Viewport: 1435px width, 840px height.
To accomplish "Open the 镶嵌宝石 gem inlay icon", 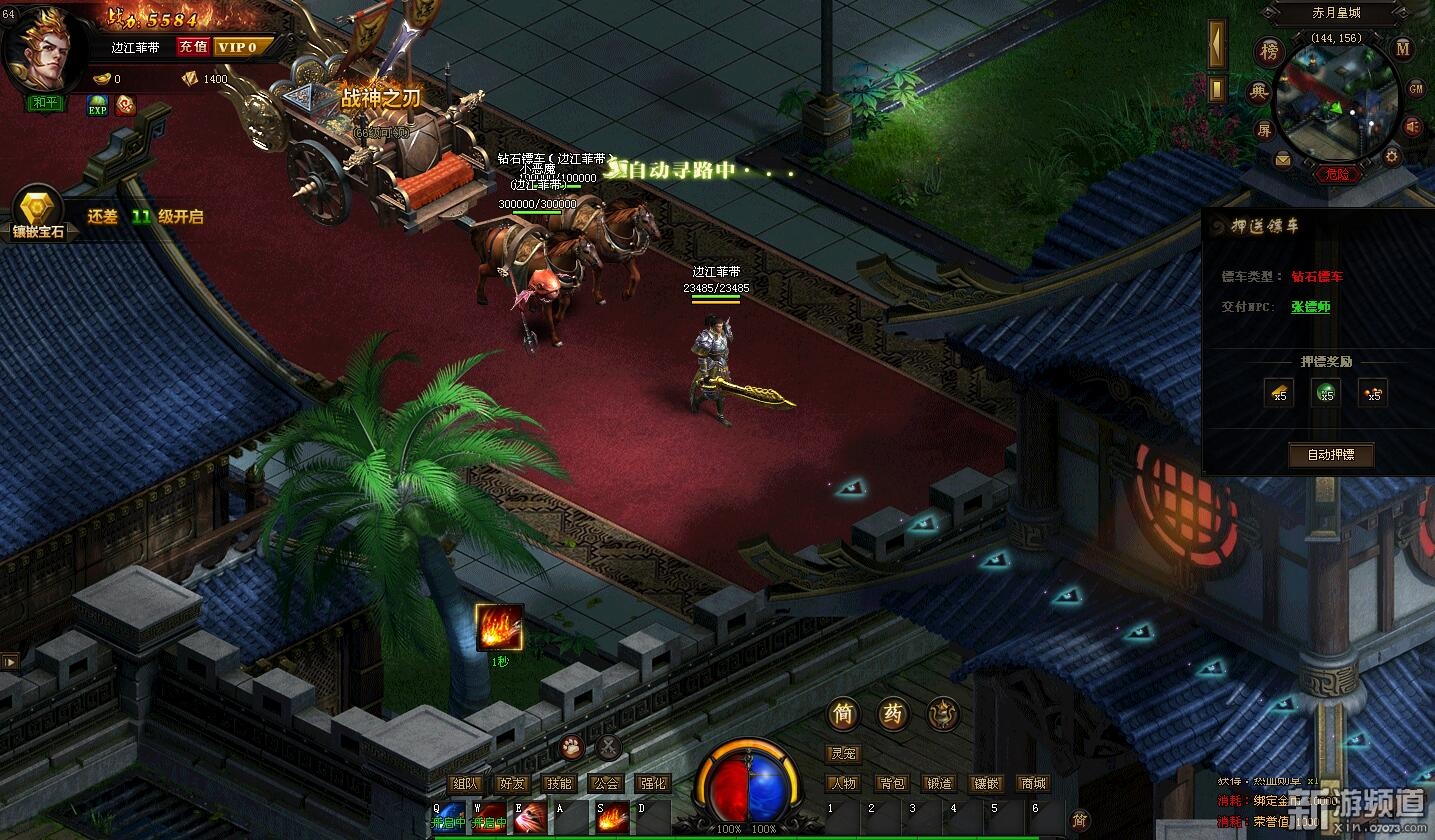I will 38,212.
